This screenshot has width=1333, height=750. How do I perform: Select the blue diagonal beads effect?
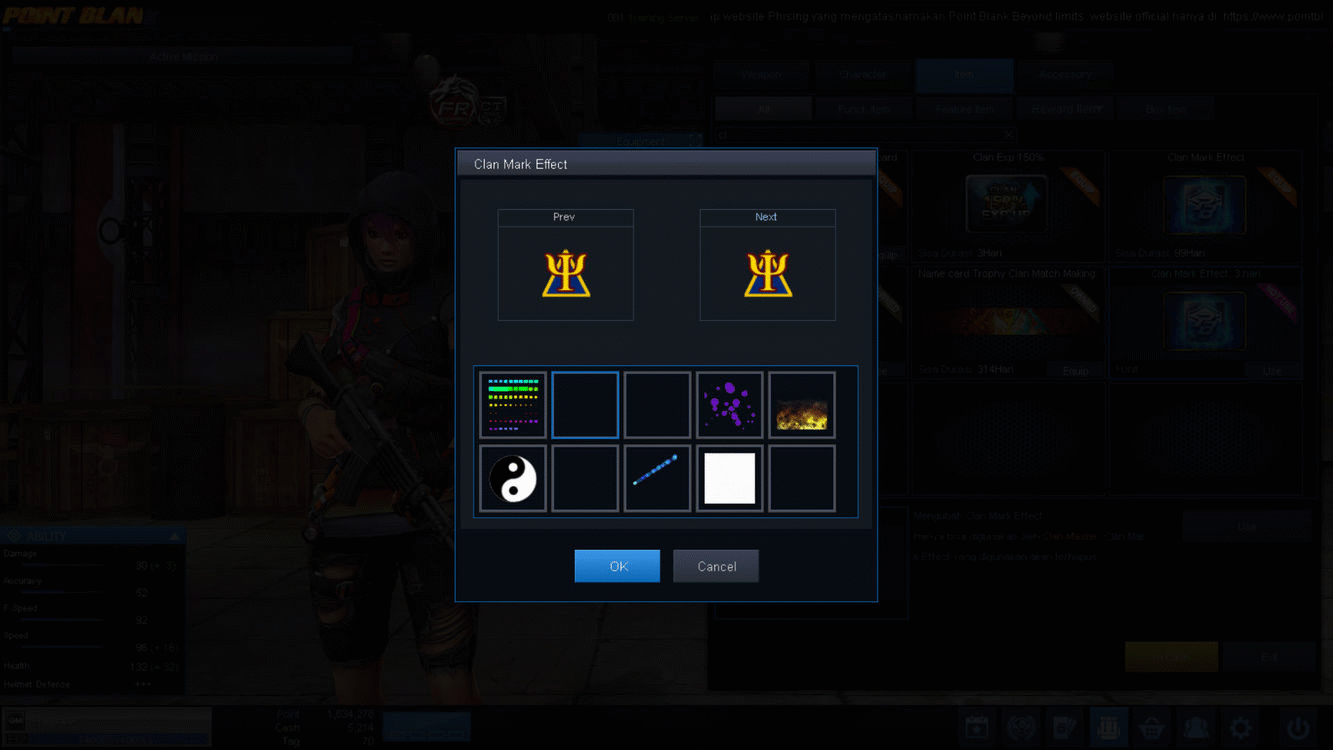[657, 477]
